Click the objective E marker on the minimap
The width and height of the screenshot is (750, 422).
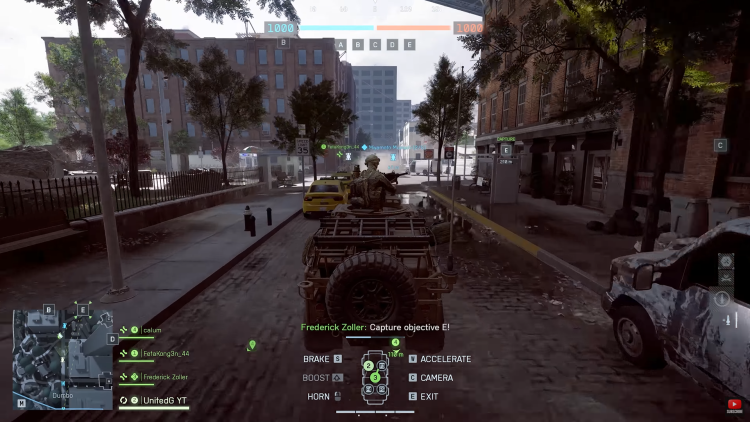(x=83, y=309)
